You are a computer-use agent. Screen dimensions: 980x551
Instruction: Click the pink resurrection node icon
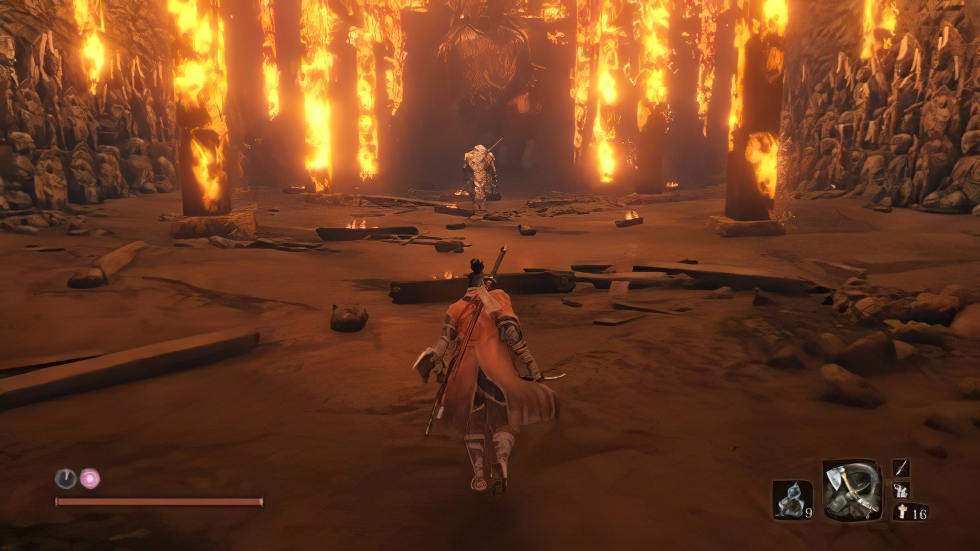pos(90,478)
